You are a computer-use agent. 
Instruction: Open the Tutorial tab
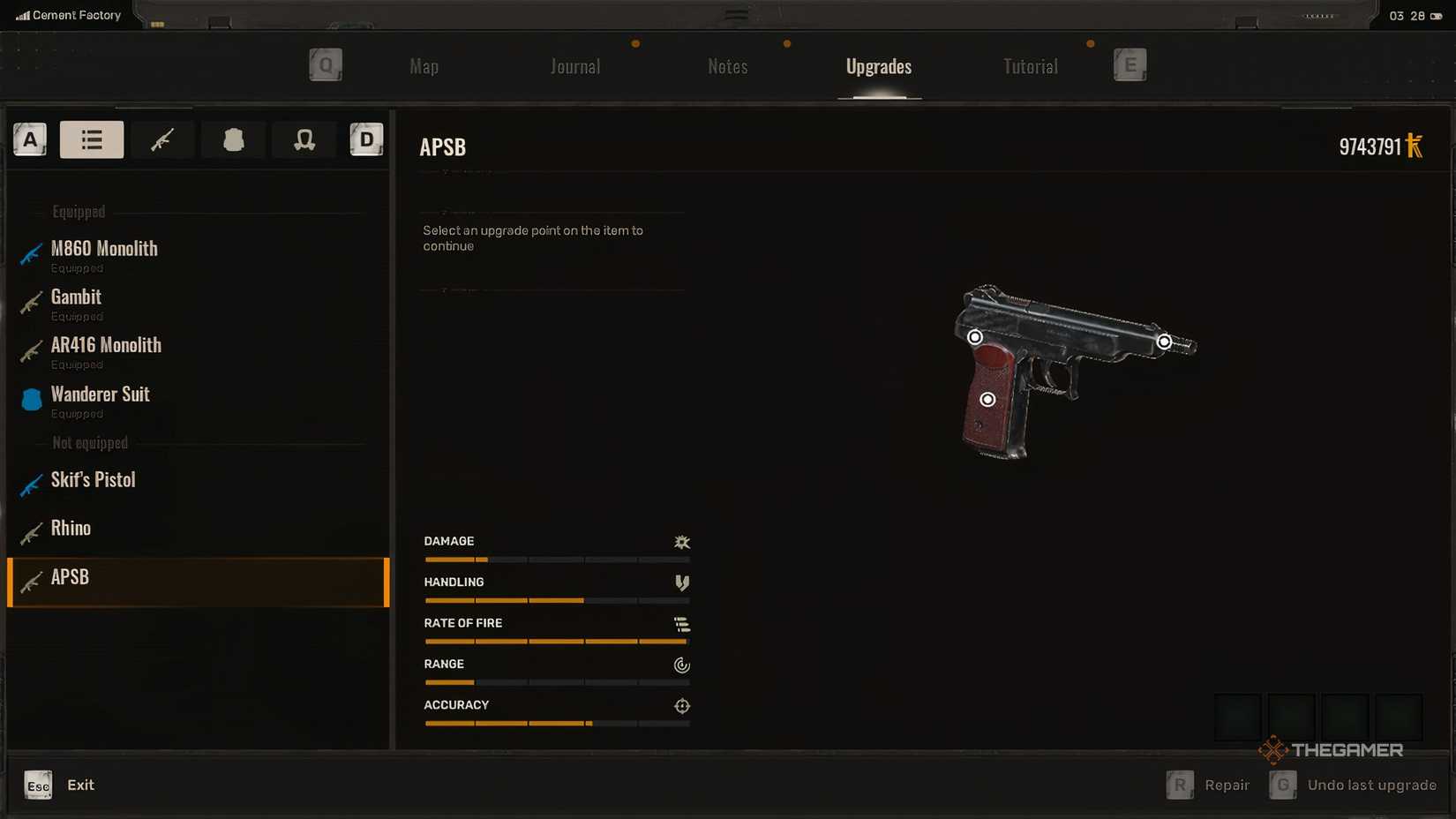click(x=1030, y=67)
